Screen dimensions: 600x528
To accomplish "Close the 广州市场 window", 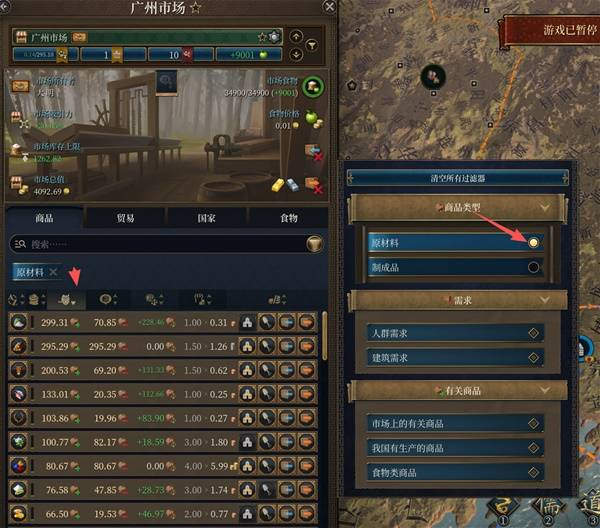I will 329,7.
